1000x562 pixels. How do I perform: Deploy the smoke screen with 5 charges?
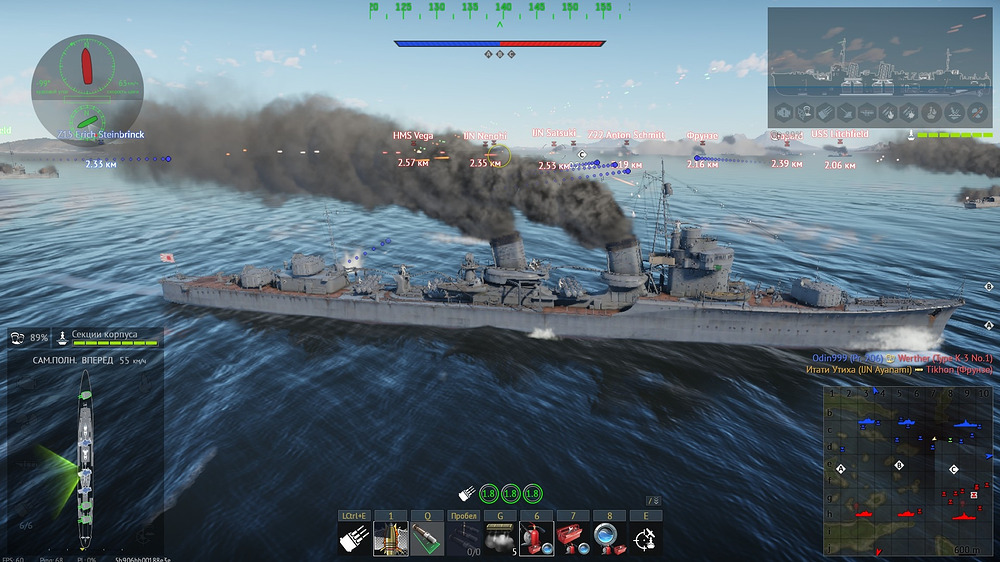[499, 538]
